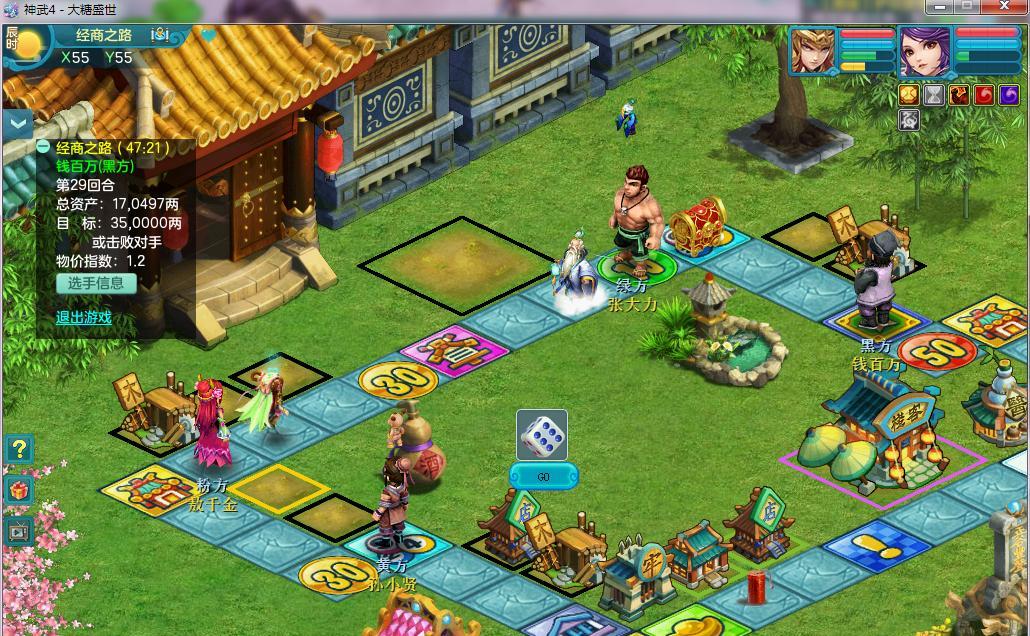This screenshot has width=1030, height=636.
Task: Open the 选手信息 player info
Action: [96, 283]
